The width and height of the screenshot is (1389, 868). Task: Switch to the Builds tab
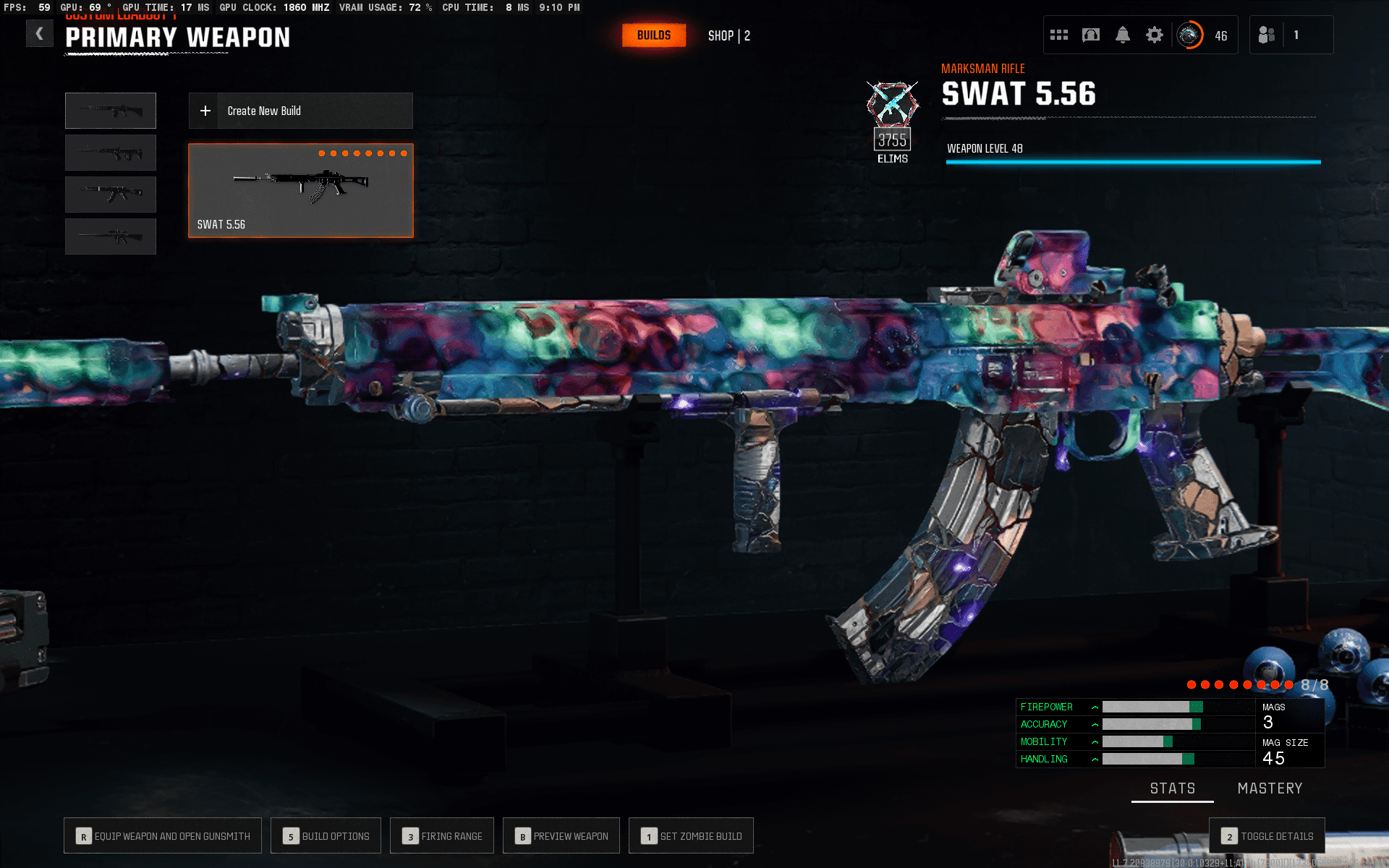tap(653, 35)
